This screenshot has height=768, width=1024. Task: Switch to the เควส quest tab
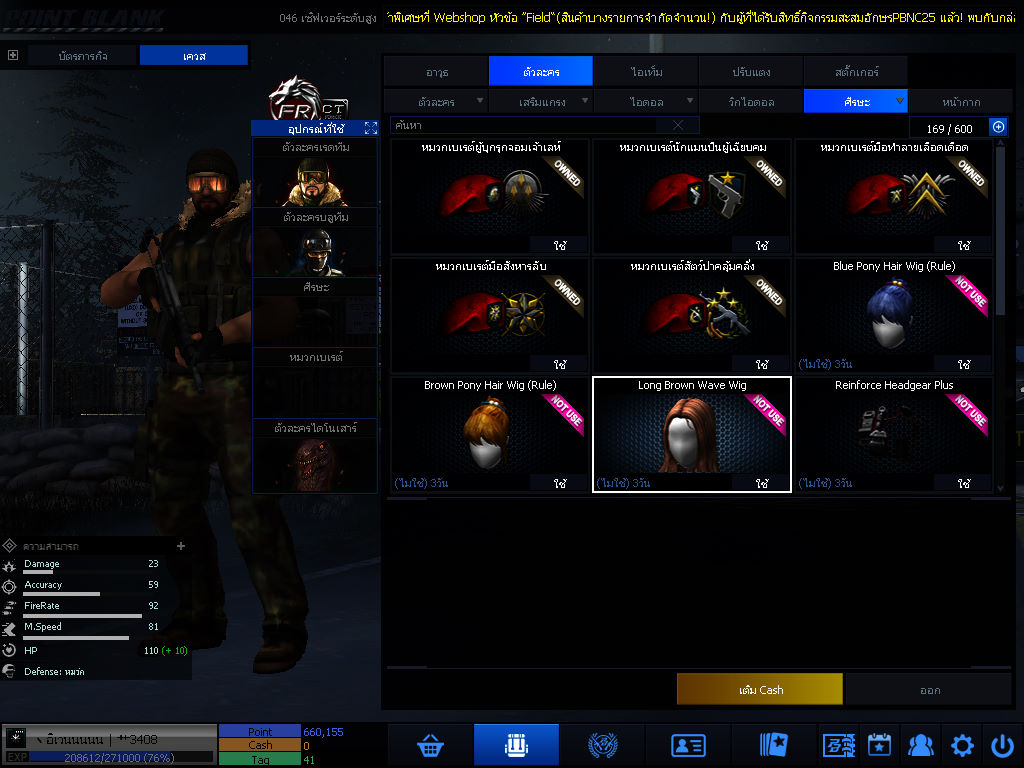coord(193,56)
